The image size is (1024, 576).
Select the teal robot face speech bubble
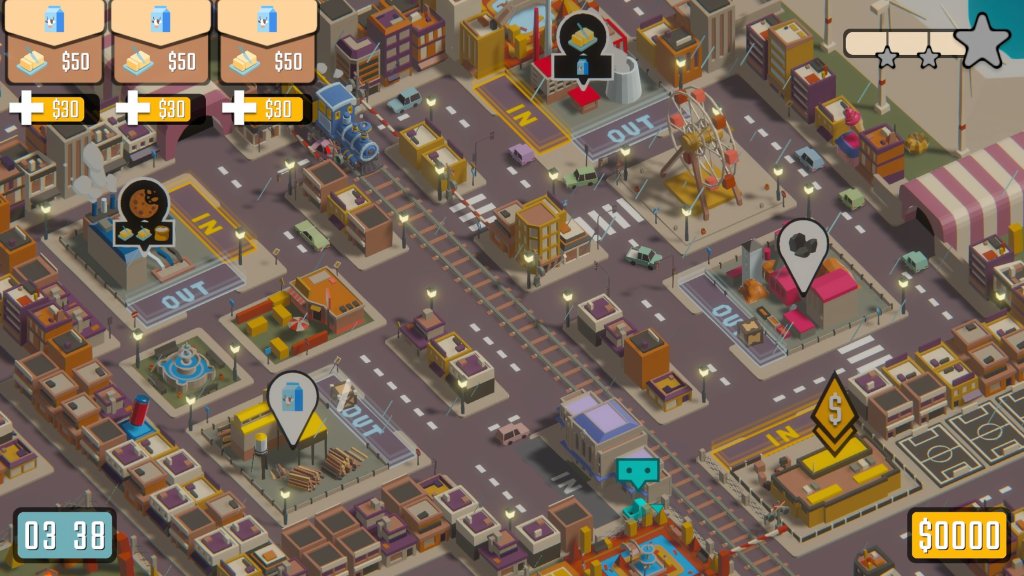[638, 472]
